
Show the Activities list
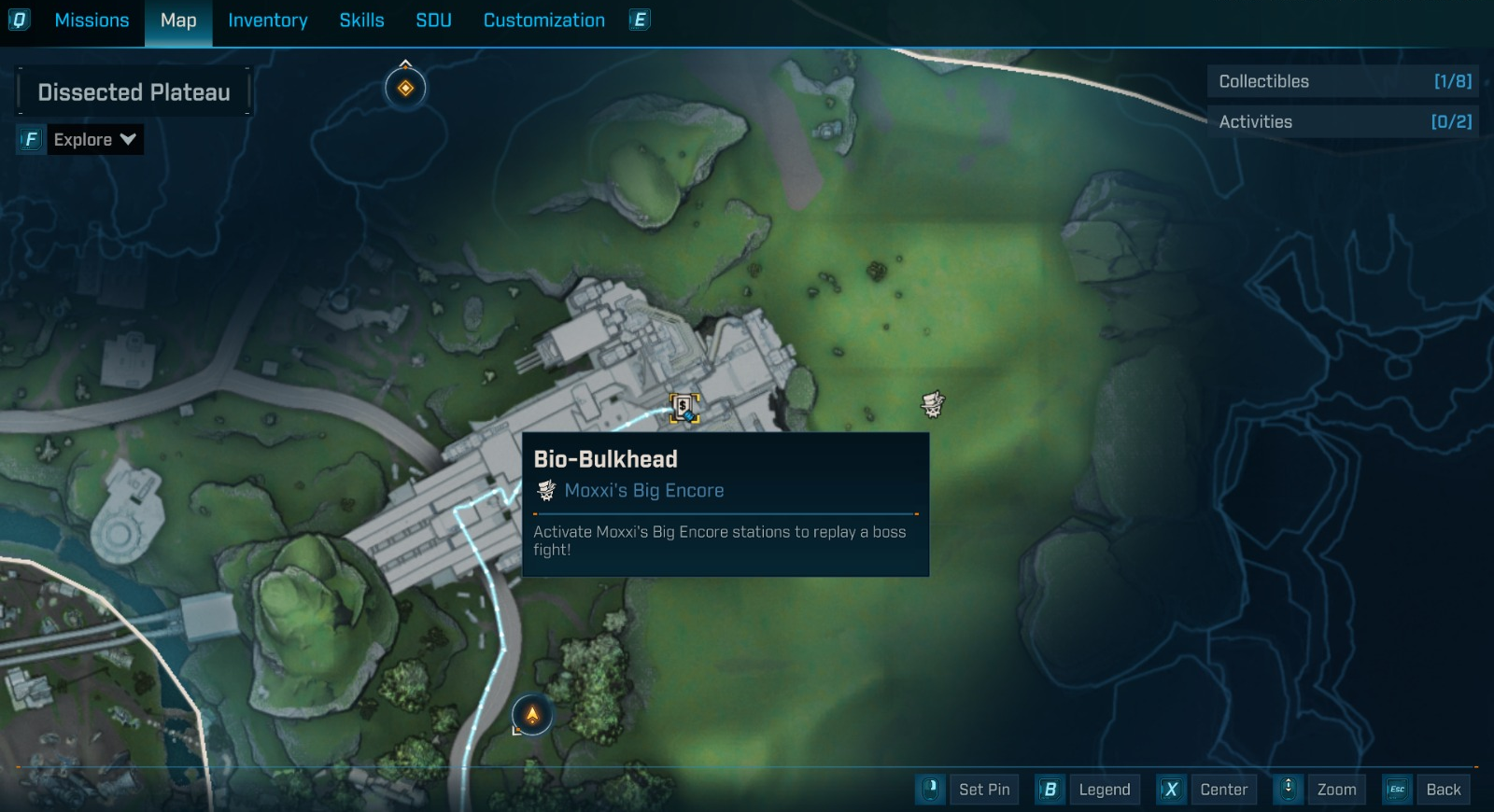(1343, 122)
